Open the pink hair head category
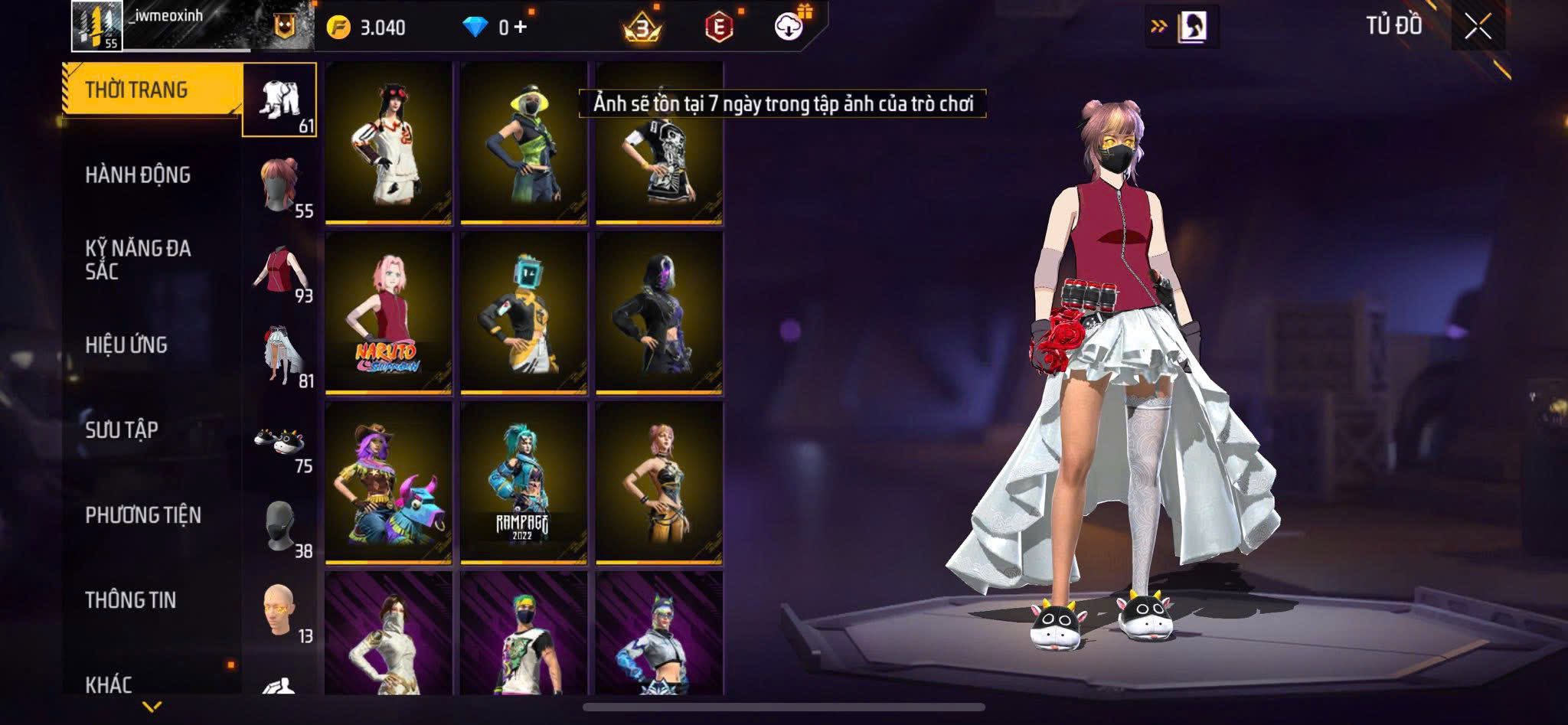Image resolution: width=1568 pixels, height=725 pixels. point(280,186)
